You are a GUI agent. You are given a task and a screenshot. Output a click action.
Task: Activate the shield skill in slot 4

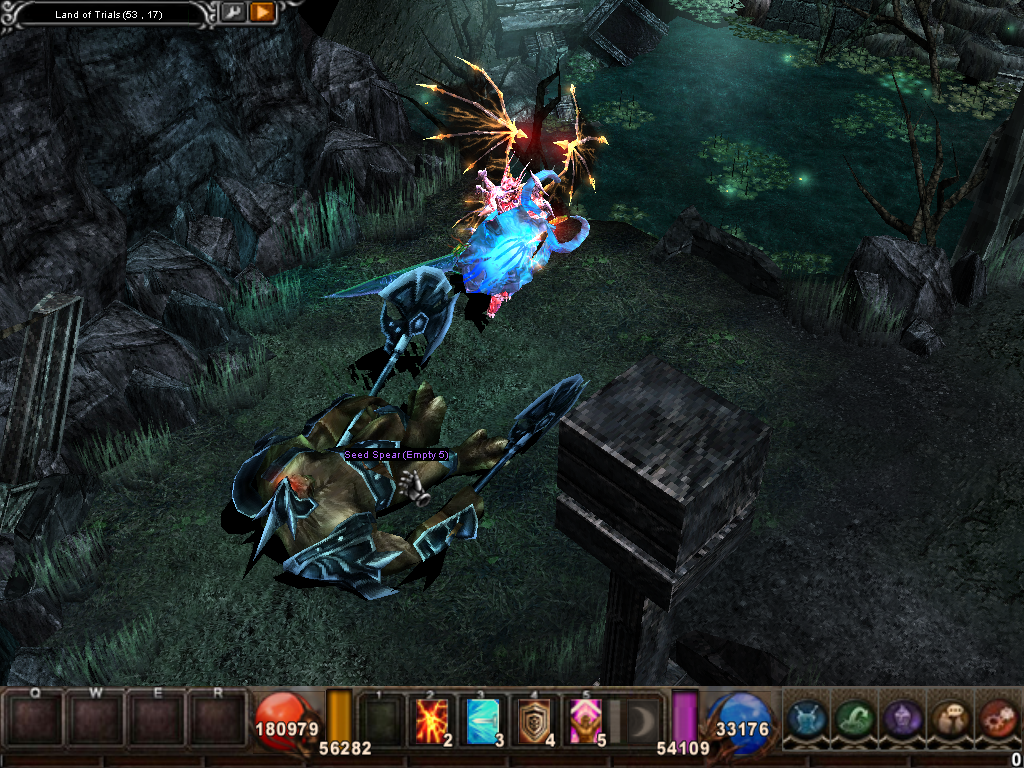[535, 720]
